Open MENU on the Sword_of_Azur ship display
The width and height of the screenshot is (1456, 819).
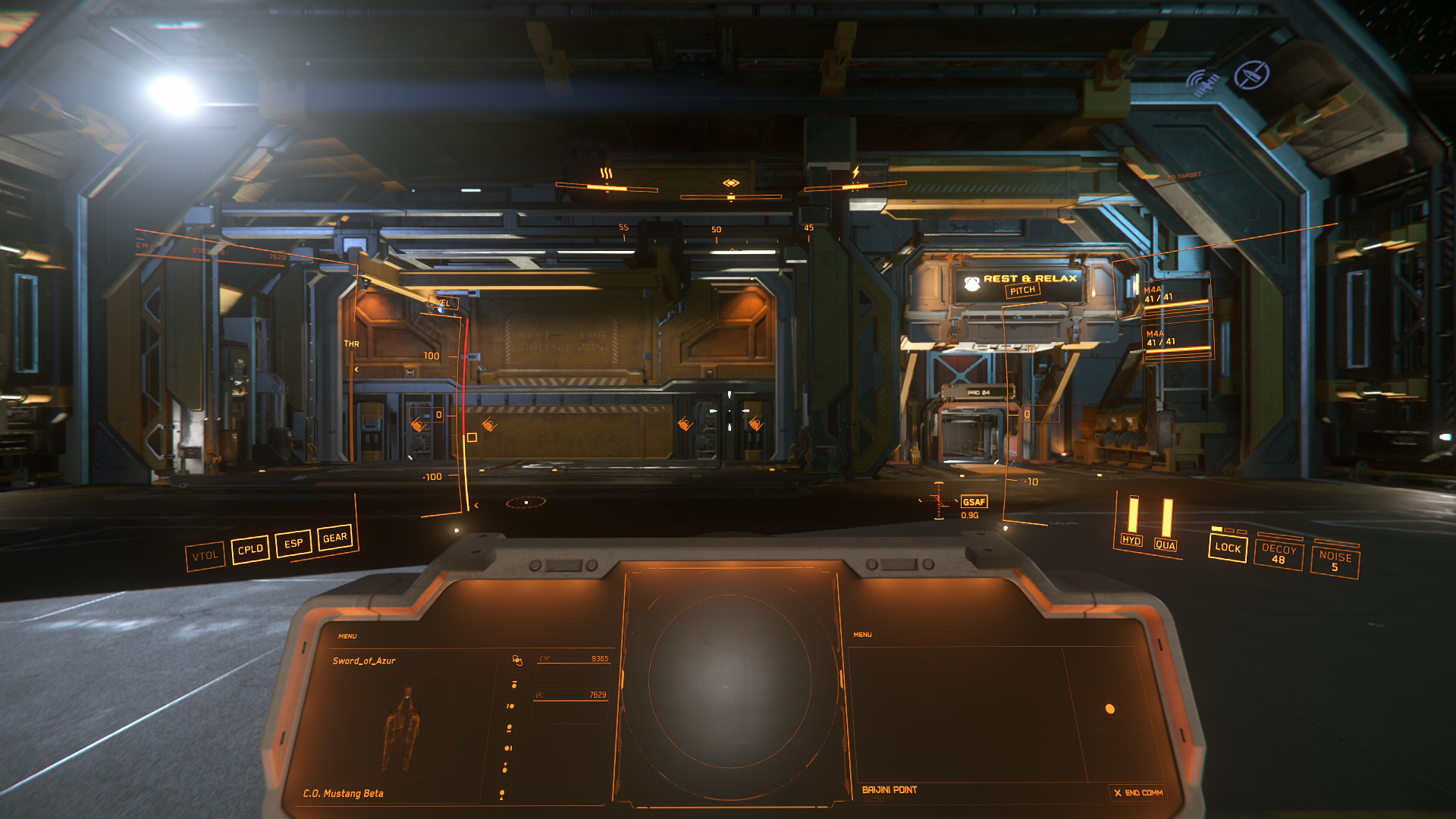[347, 636]
